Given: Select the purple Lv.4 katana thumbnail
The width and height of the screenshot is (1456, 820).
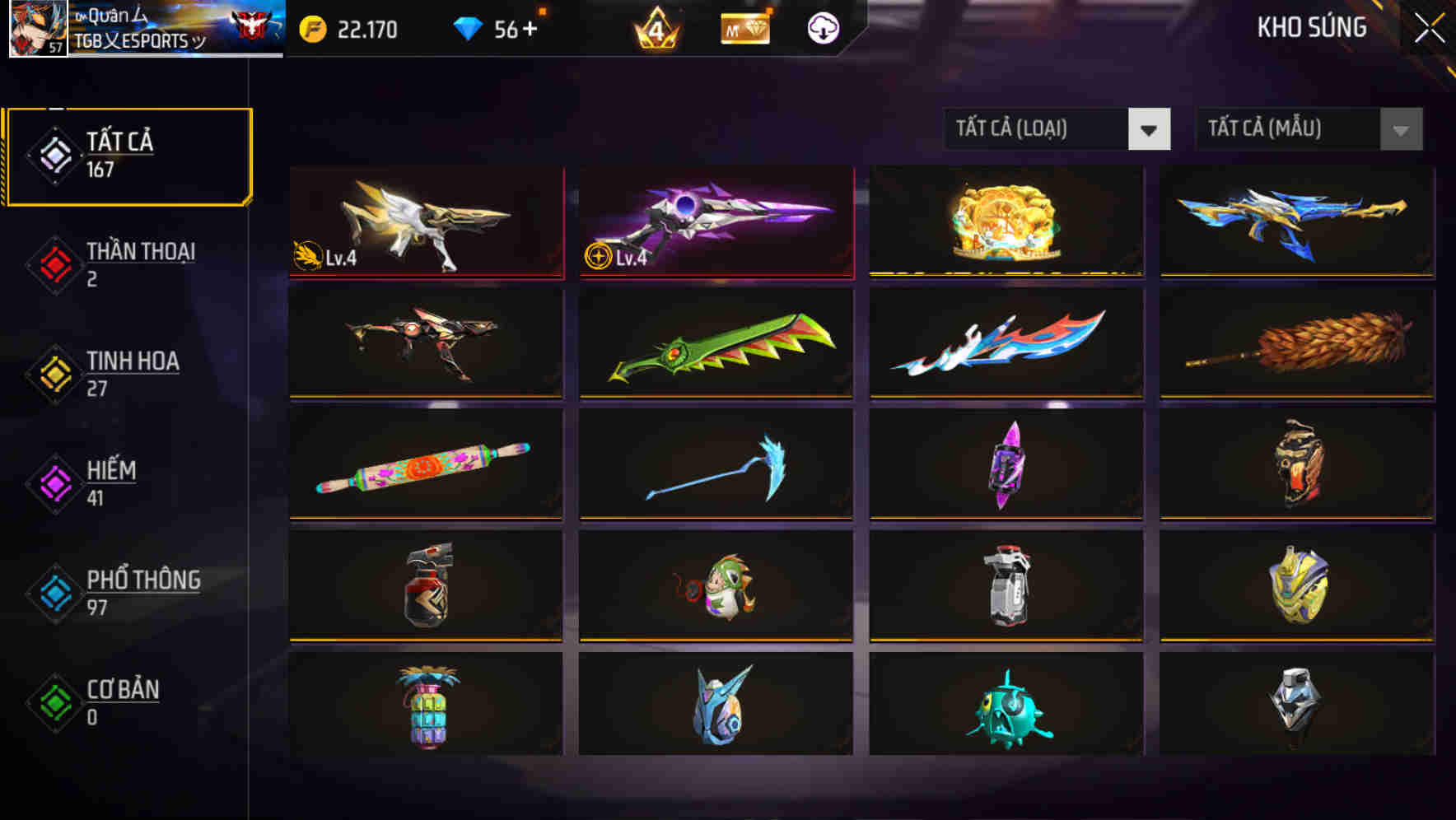Looking at the screenshot, I should coord(716,220).
